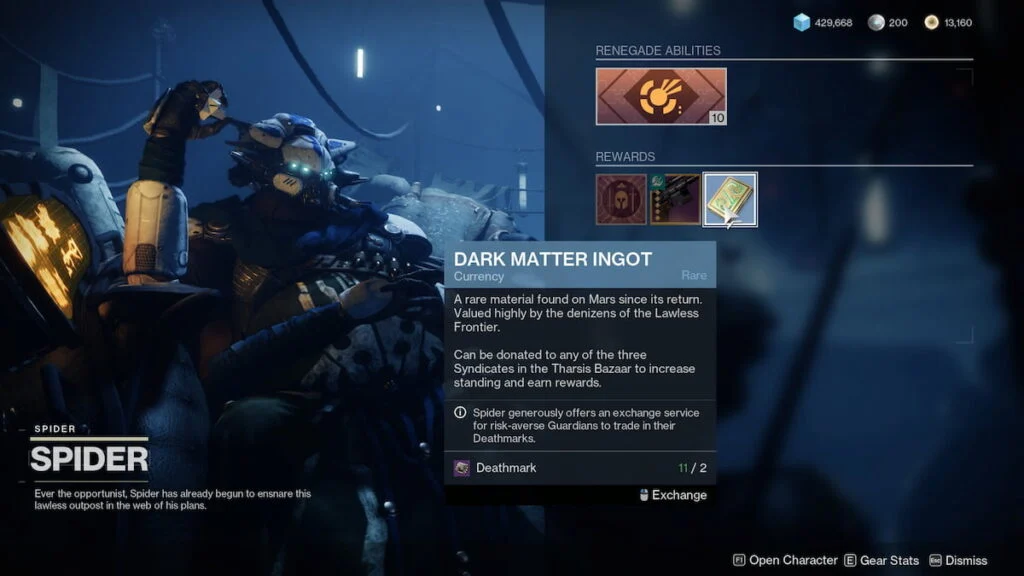The width and height of the screenshot is (1024, 576).
Task: Select the Renegade Abilities orange emblem tile
Action: click(x=661, y=96)
